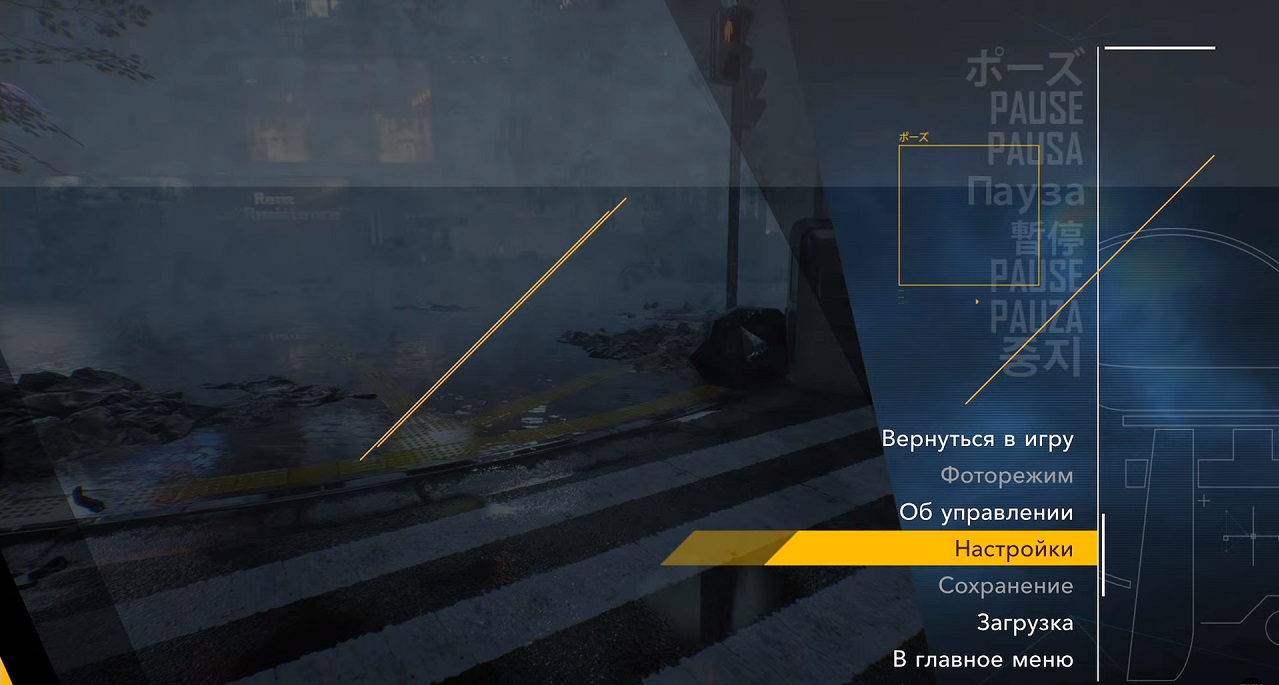Open the Фоторежим photo mode entry

pos(1006,476)
